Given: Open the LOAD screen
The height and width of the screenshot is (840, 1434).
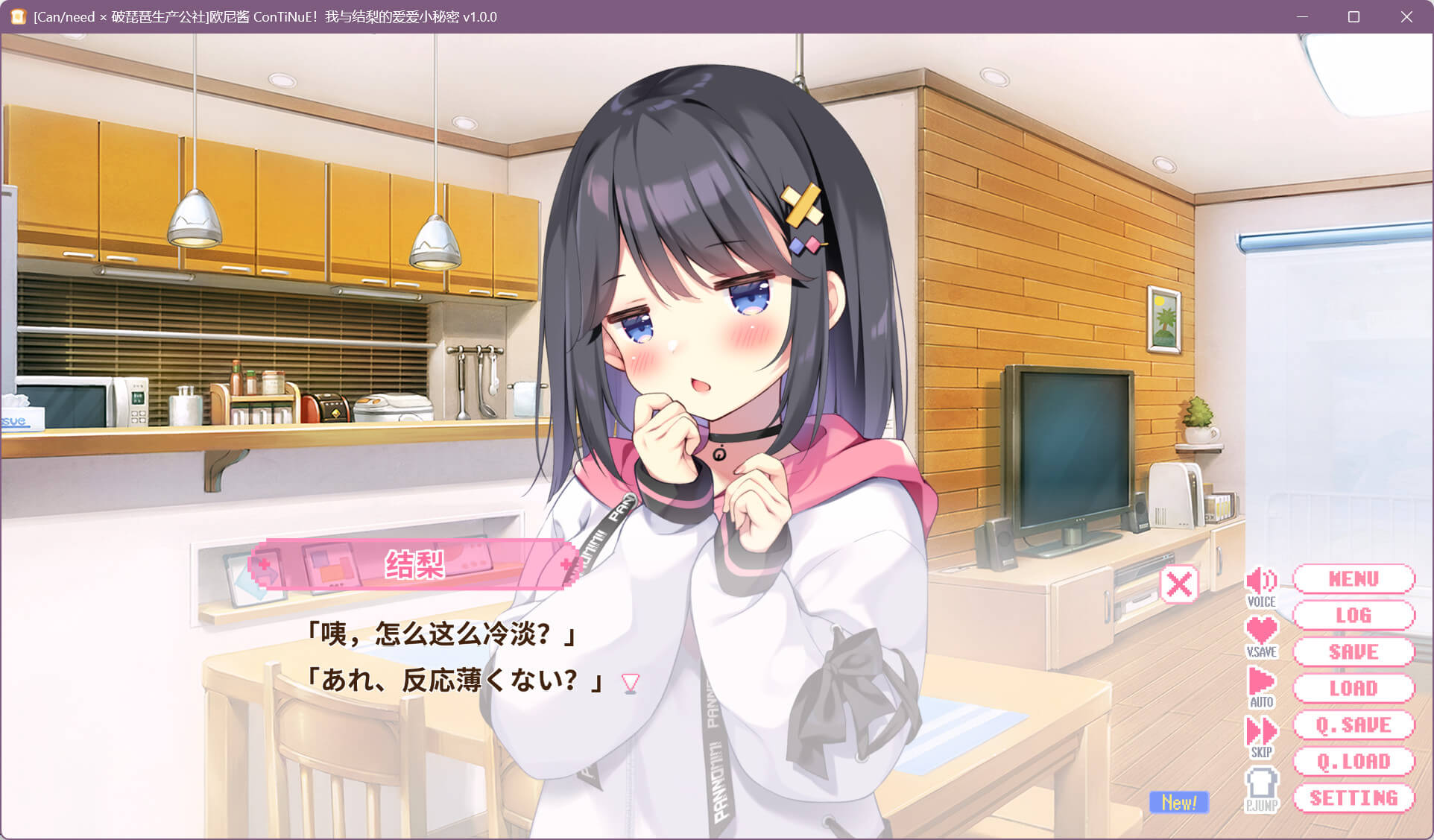Looking at the screenshot, I should click(1353, 689).
